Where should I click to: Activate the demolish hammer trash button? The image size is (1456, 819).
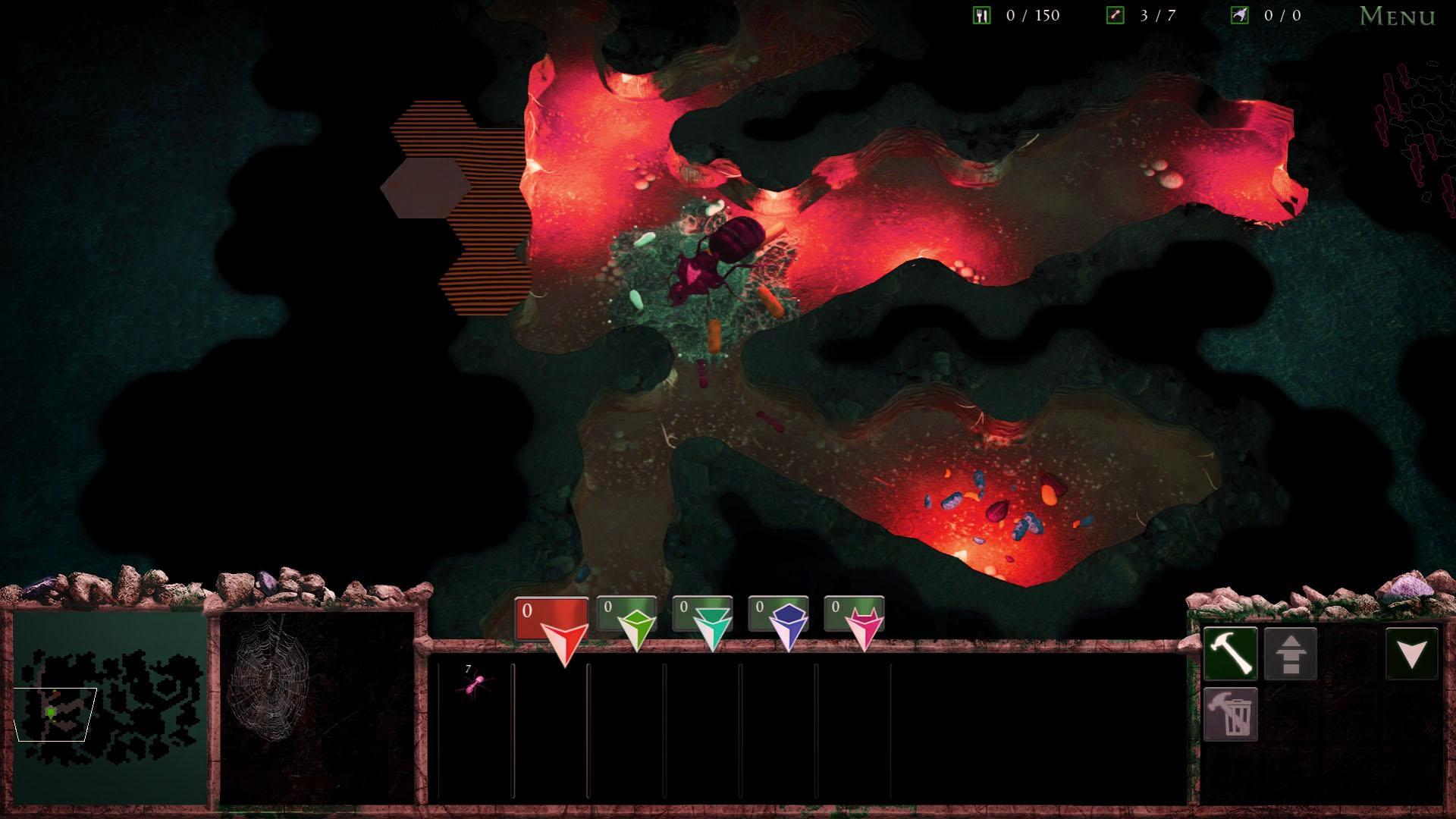pos(1230,714)
